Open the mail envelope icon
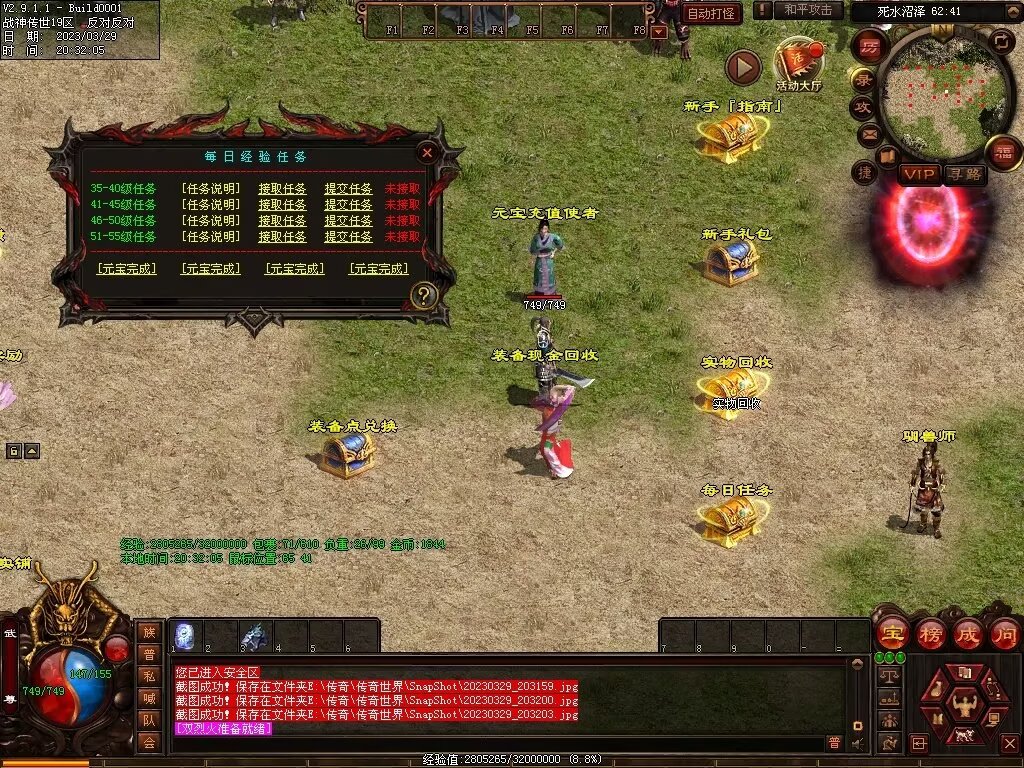Viewport: 1024px width, 768px height. pyautogui.click(x=869, y=133)
